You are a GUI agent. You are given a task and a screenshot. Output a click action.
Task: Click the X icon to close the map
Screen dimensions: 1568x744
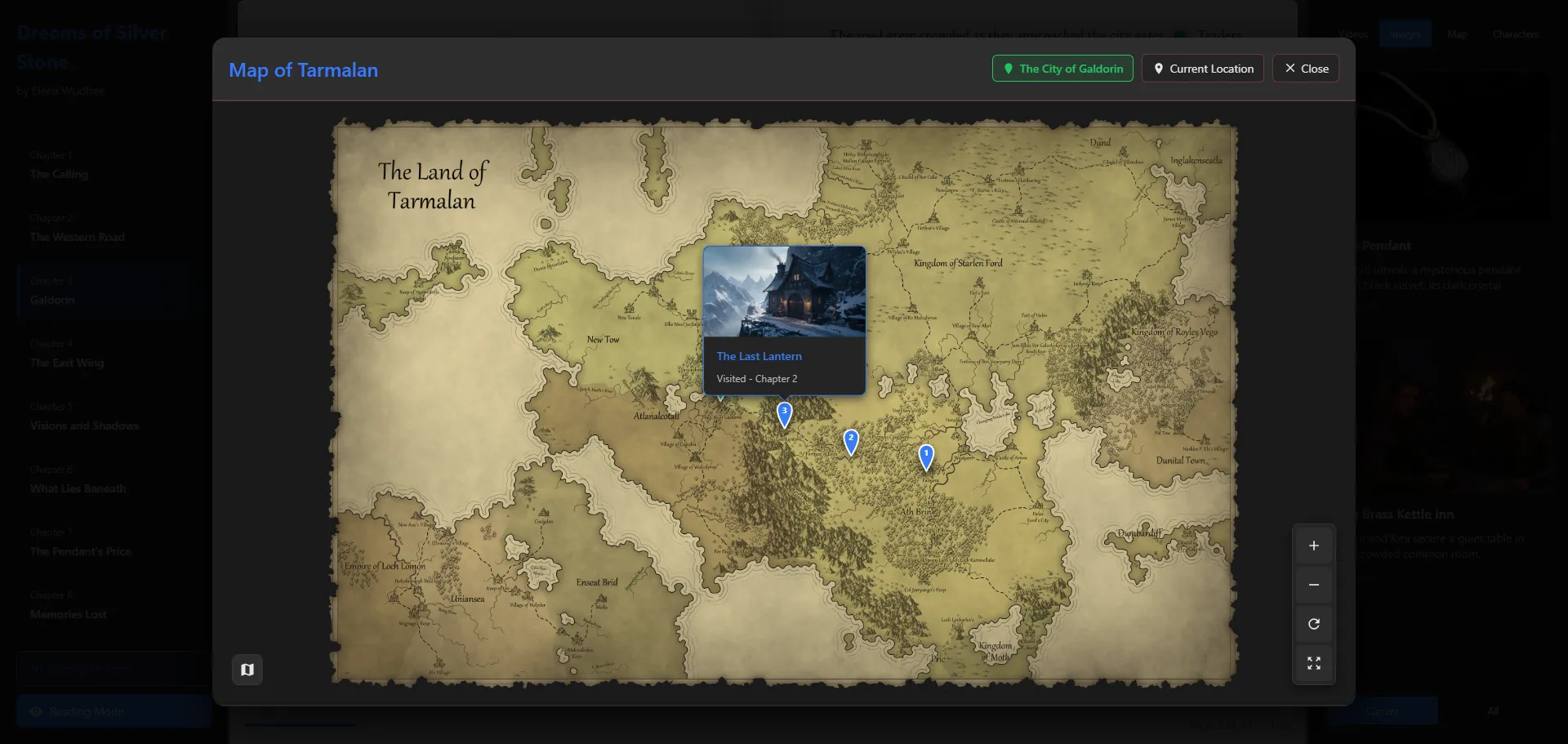(1290, 68)
